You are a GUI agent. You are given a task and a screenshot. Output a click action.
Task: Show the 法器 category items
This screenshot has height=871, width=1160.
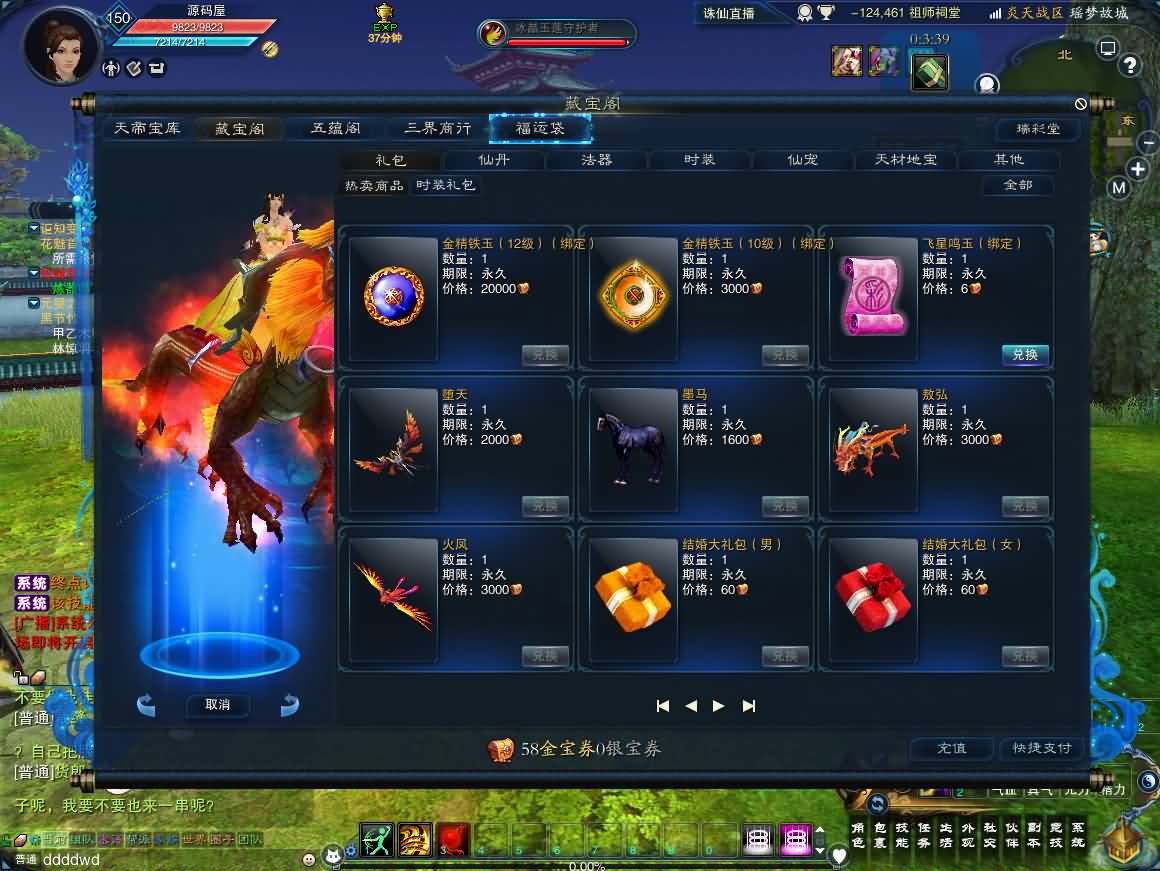[597, 160]
